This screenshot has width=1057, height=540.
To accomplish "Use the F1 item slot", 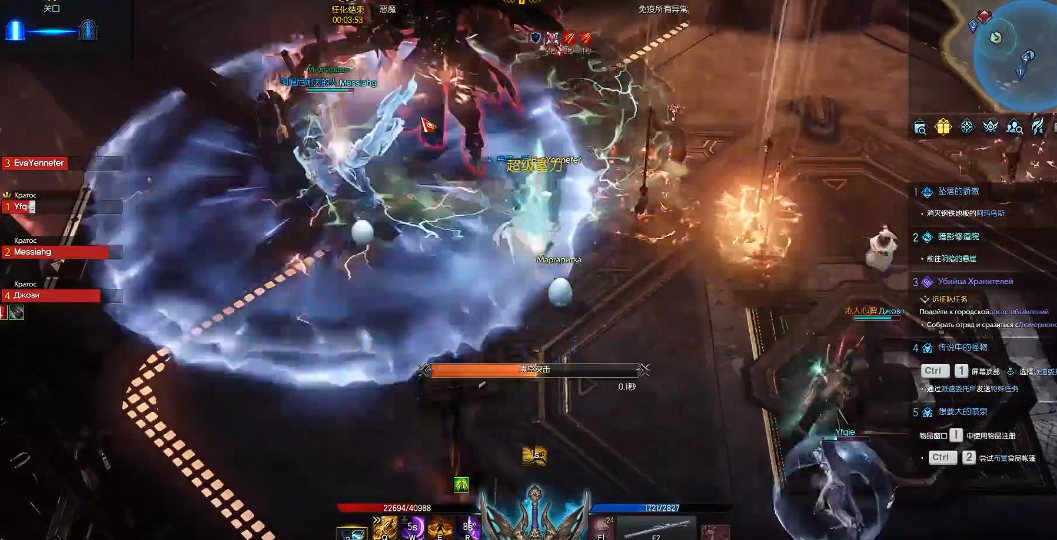I will [602, 529].
